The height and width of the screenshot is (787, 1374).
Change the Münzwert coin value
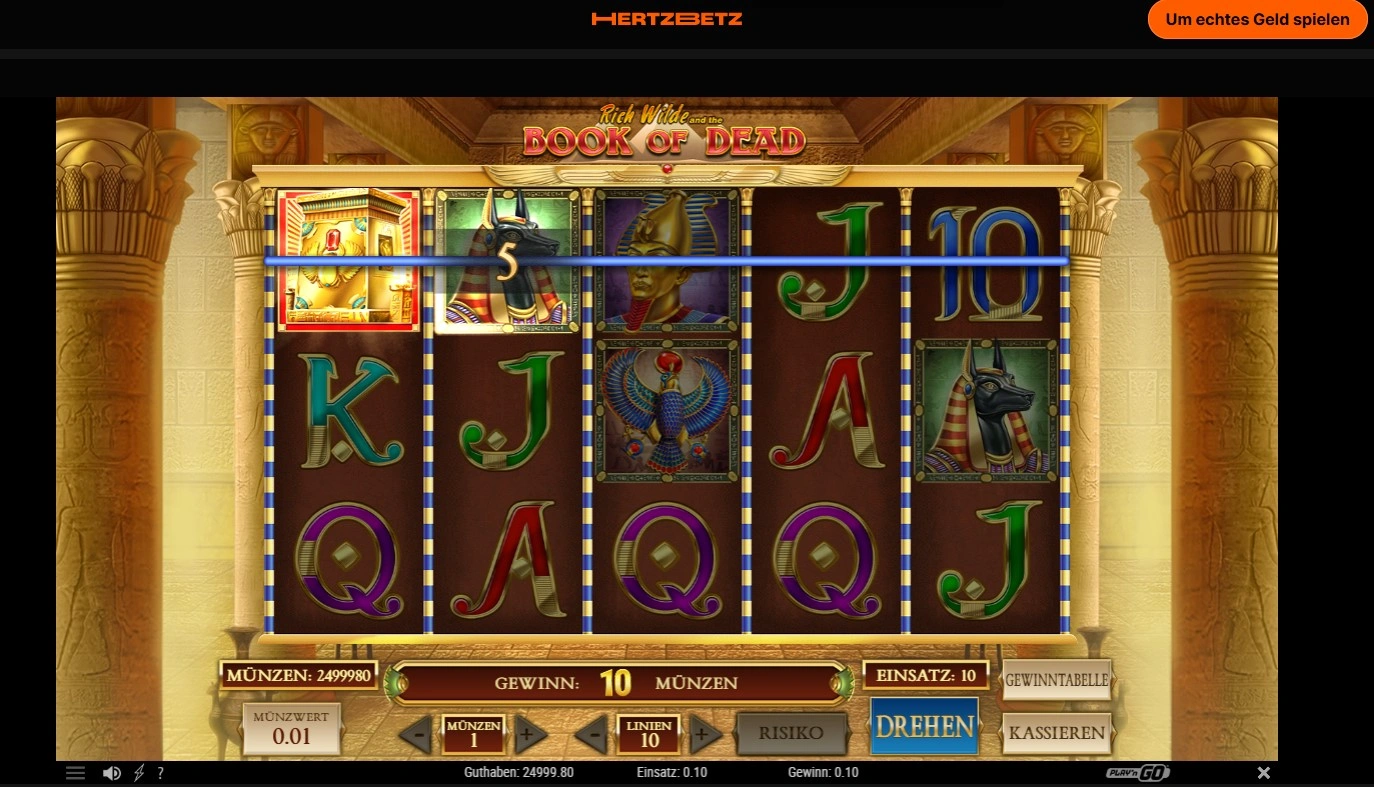point(292,729)
